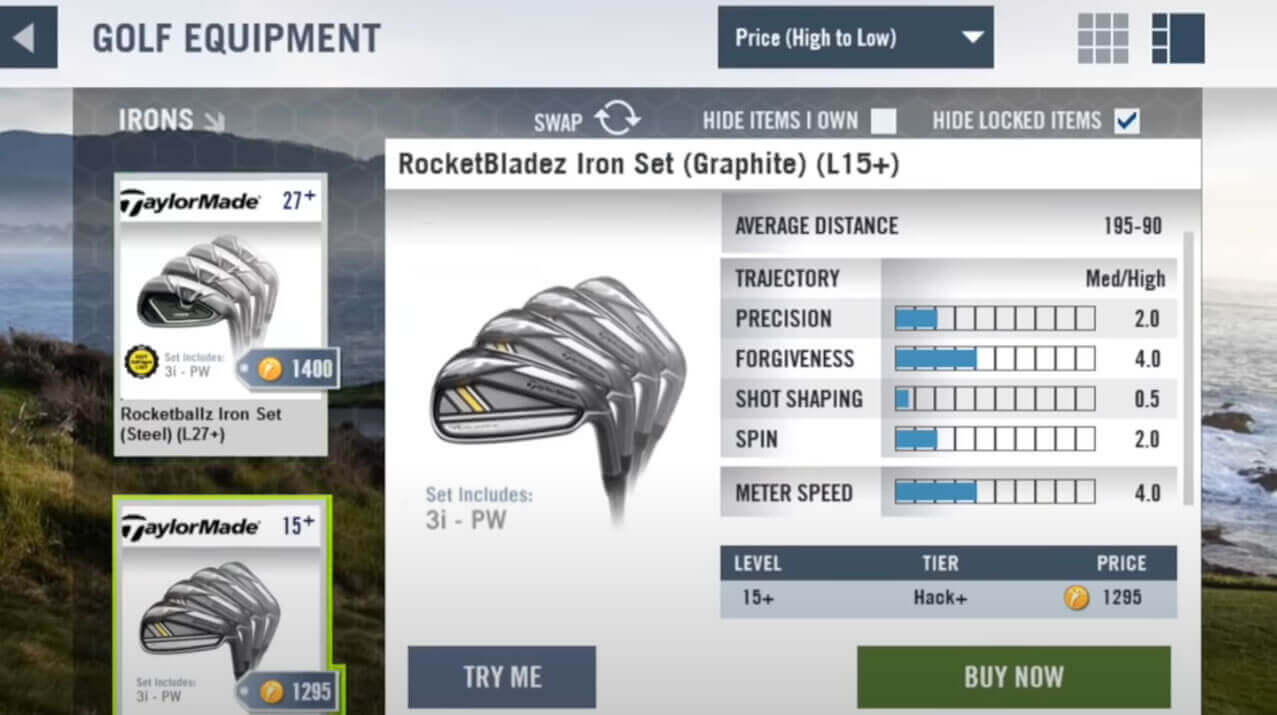Open the Irons category selector

tap(171, 121)
